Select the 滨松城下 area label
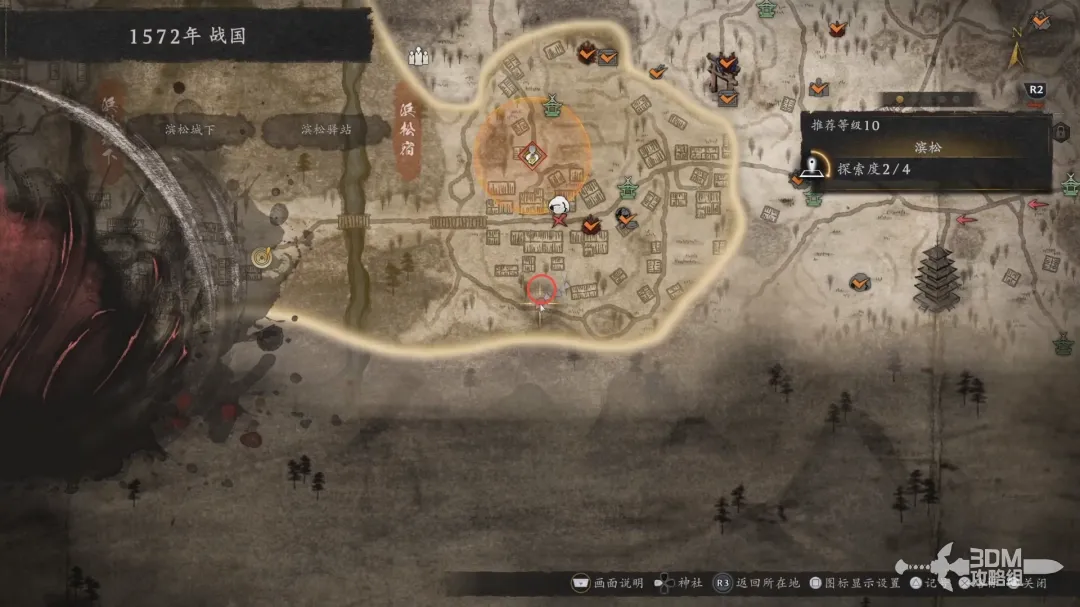 tap(188, 130)
